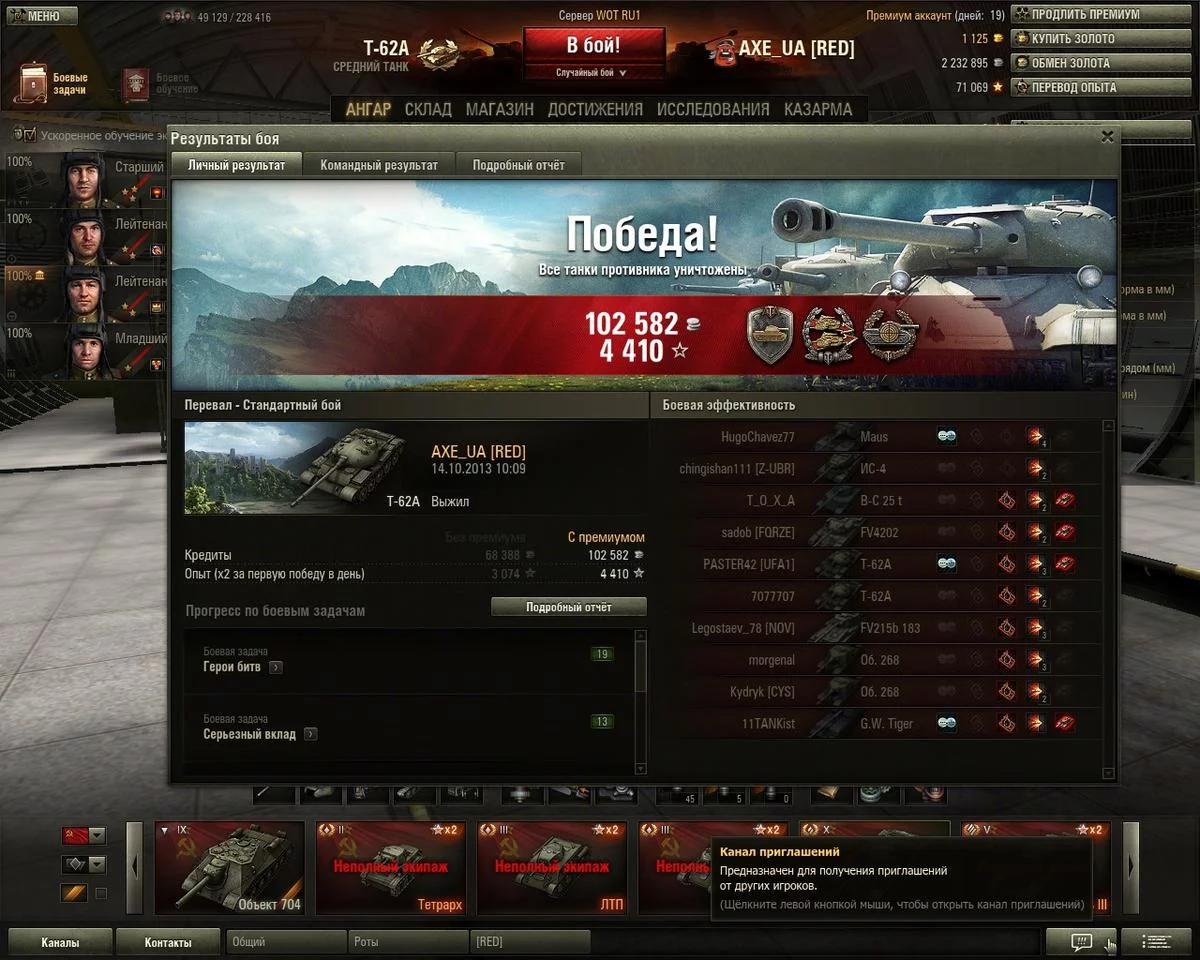
Task: Open the Исследования section
Action: click(x=713, y=110)
